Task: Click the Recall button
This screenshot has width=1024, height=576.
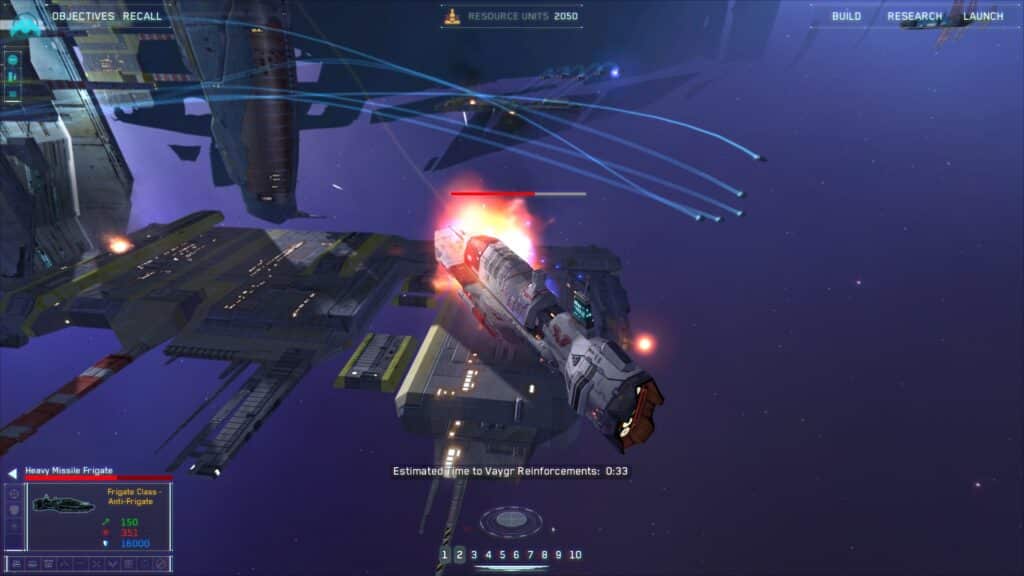Action: [x=142, y=16]
